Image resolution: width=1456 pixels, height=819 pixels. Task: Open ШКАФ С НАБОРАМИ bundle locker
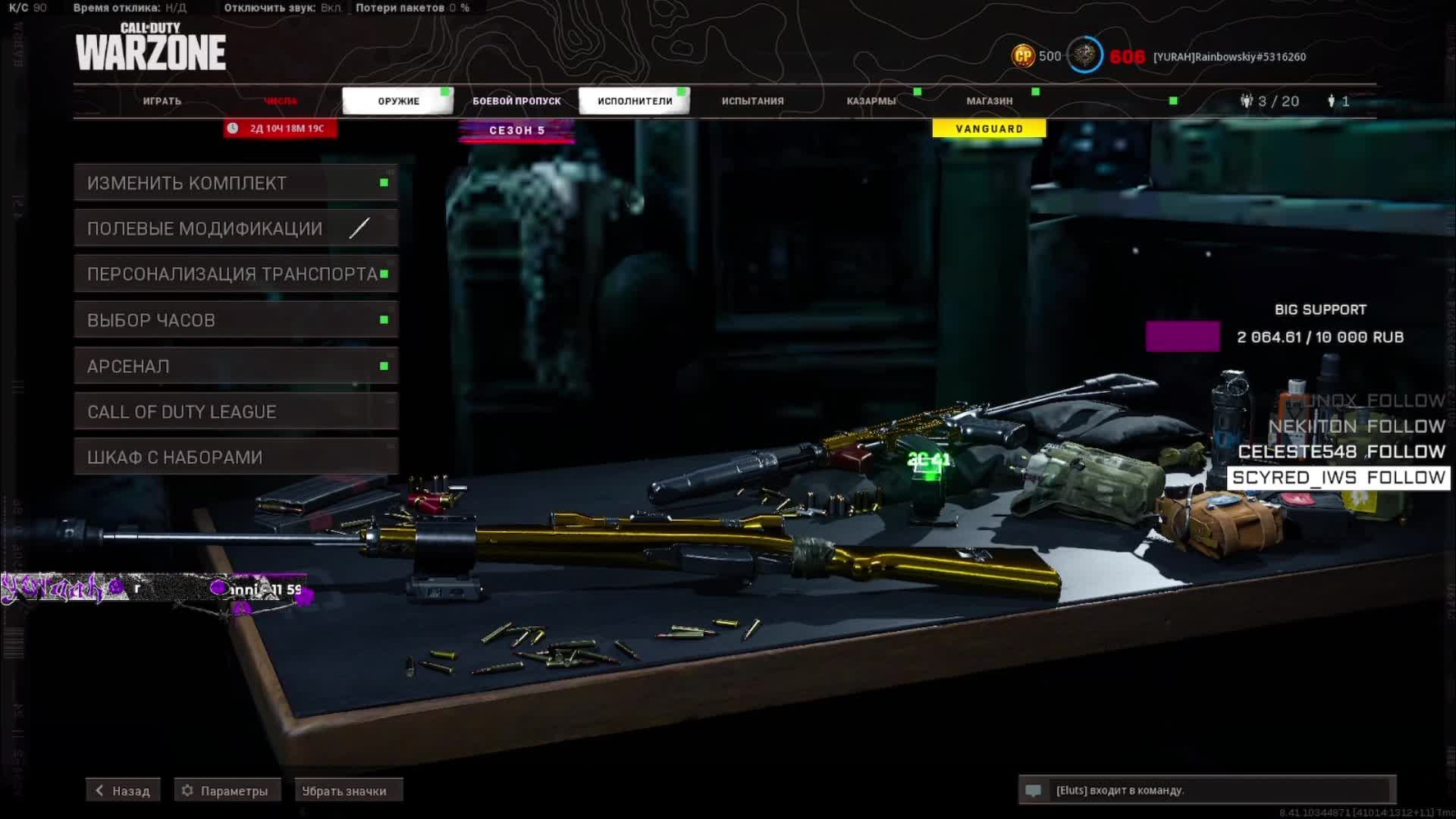[x=235, y=457]
